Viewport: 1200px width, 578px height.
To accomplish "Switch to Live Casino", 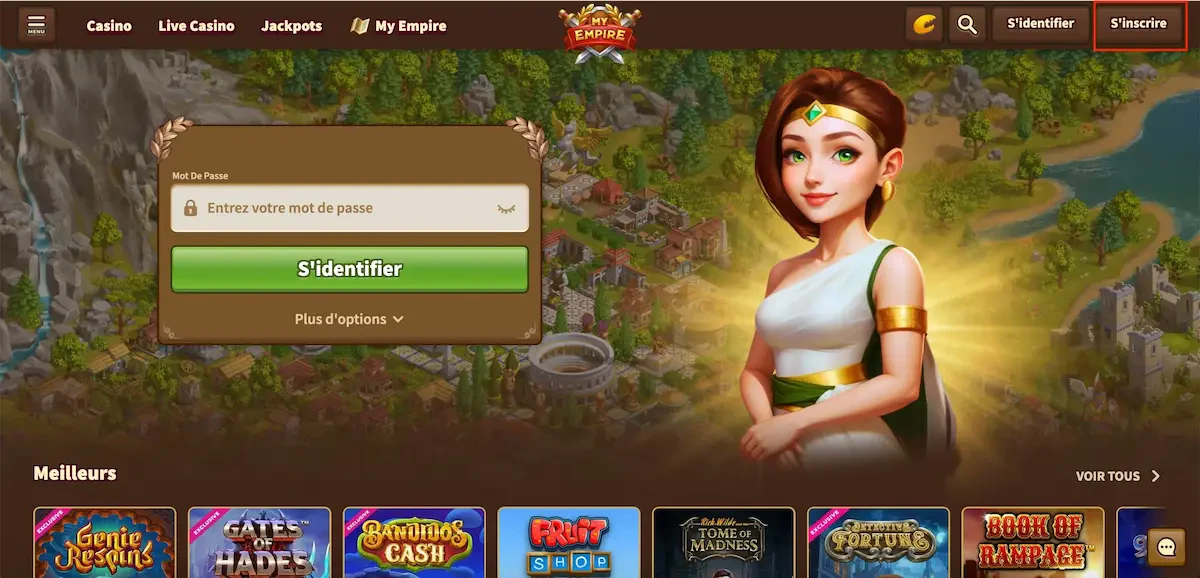I will click(196, 26).
